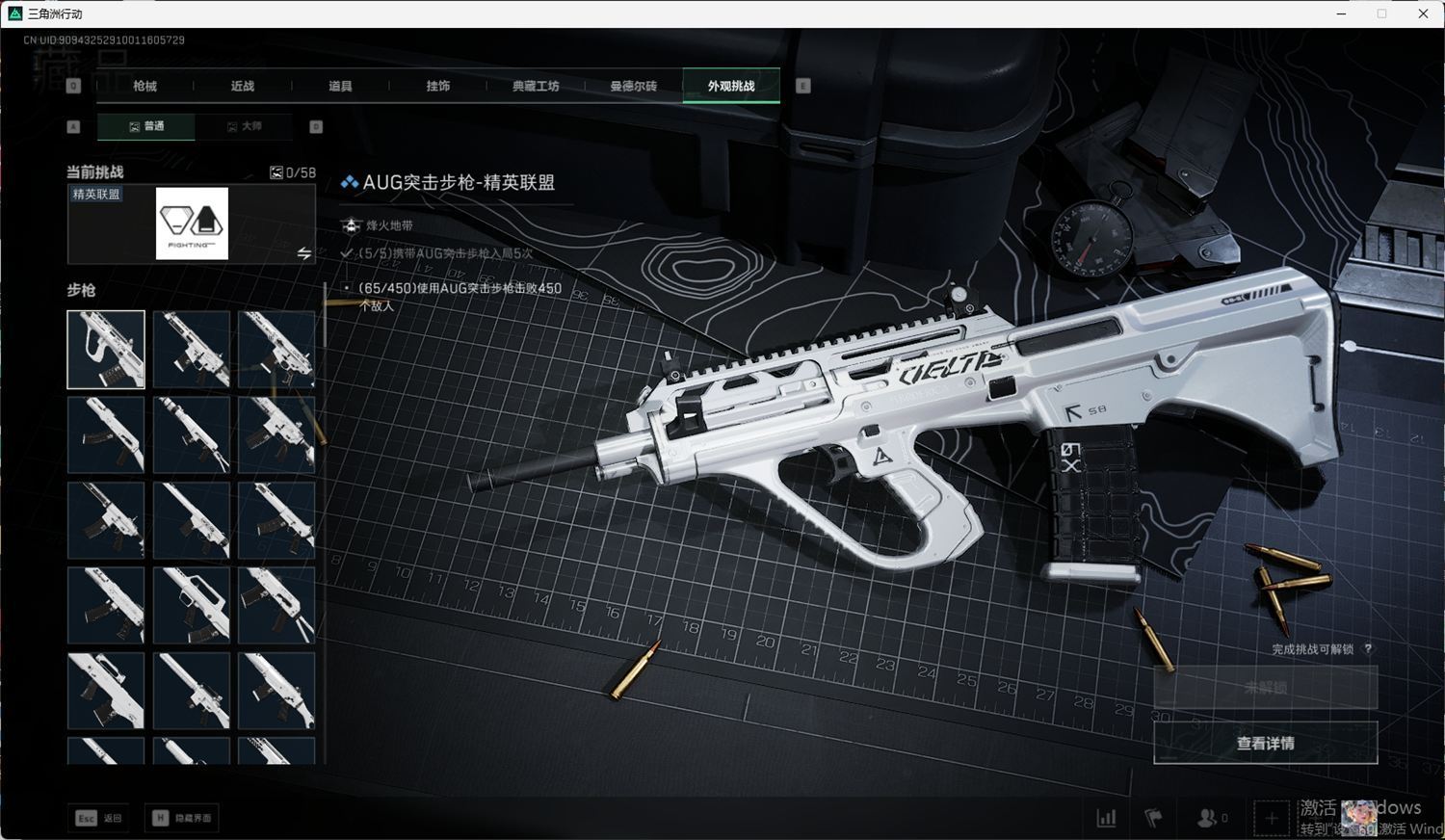Choose the 普通 challenge sub-tab

[146, 126]
